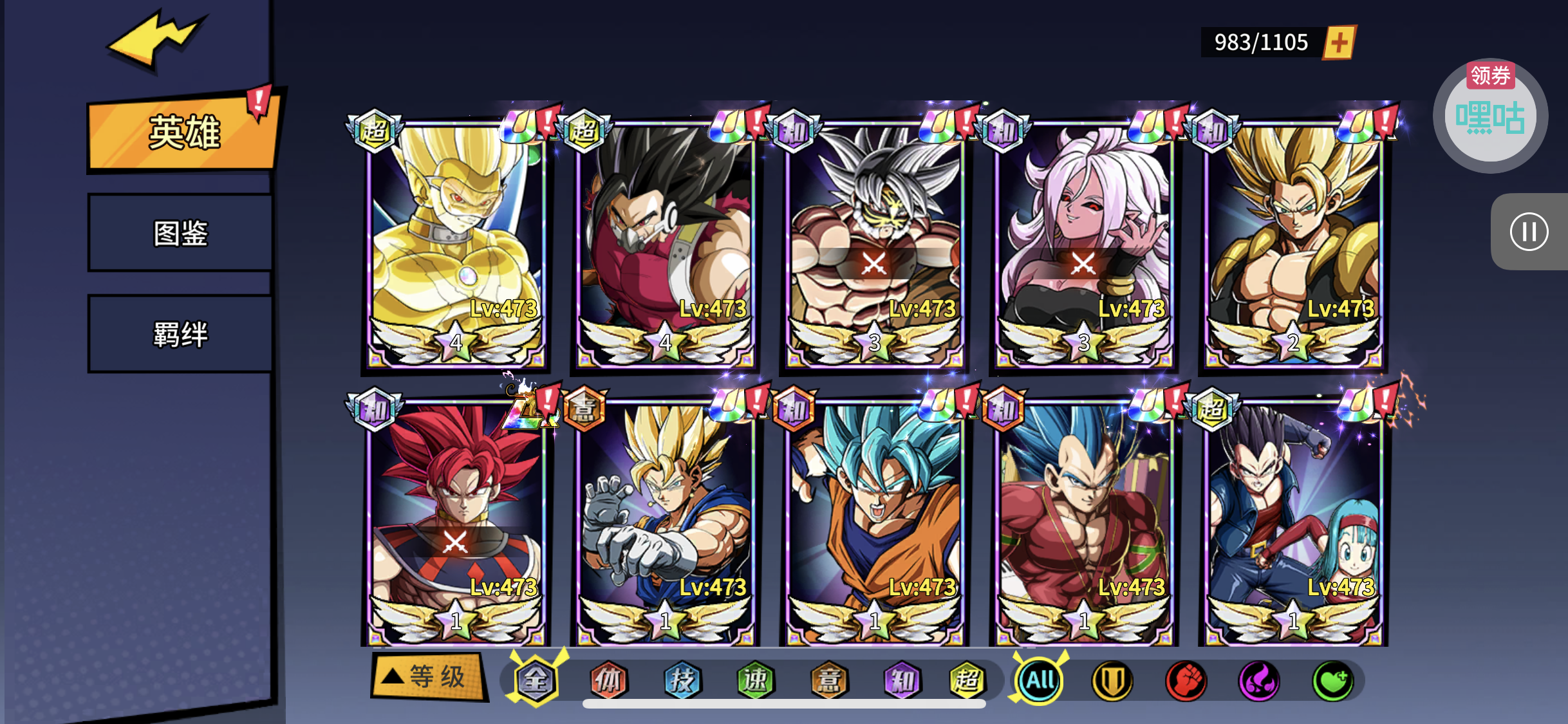Toggle the 等级 level sort button
The height and width of the screenshot is (724, 1568).
(427, 676)
